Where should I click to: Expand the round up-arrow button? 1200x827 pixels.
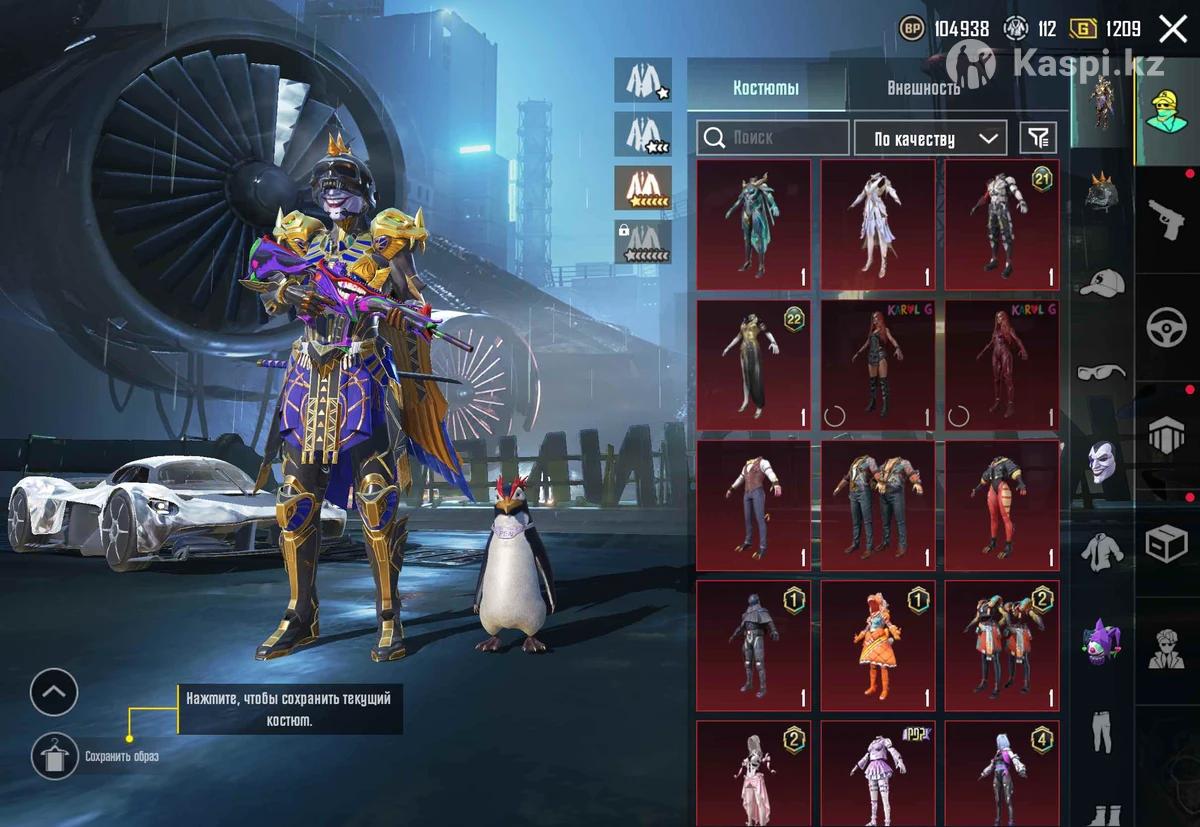click(54, 691)
